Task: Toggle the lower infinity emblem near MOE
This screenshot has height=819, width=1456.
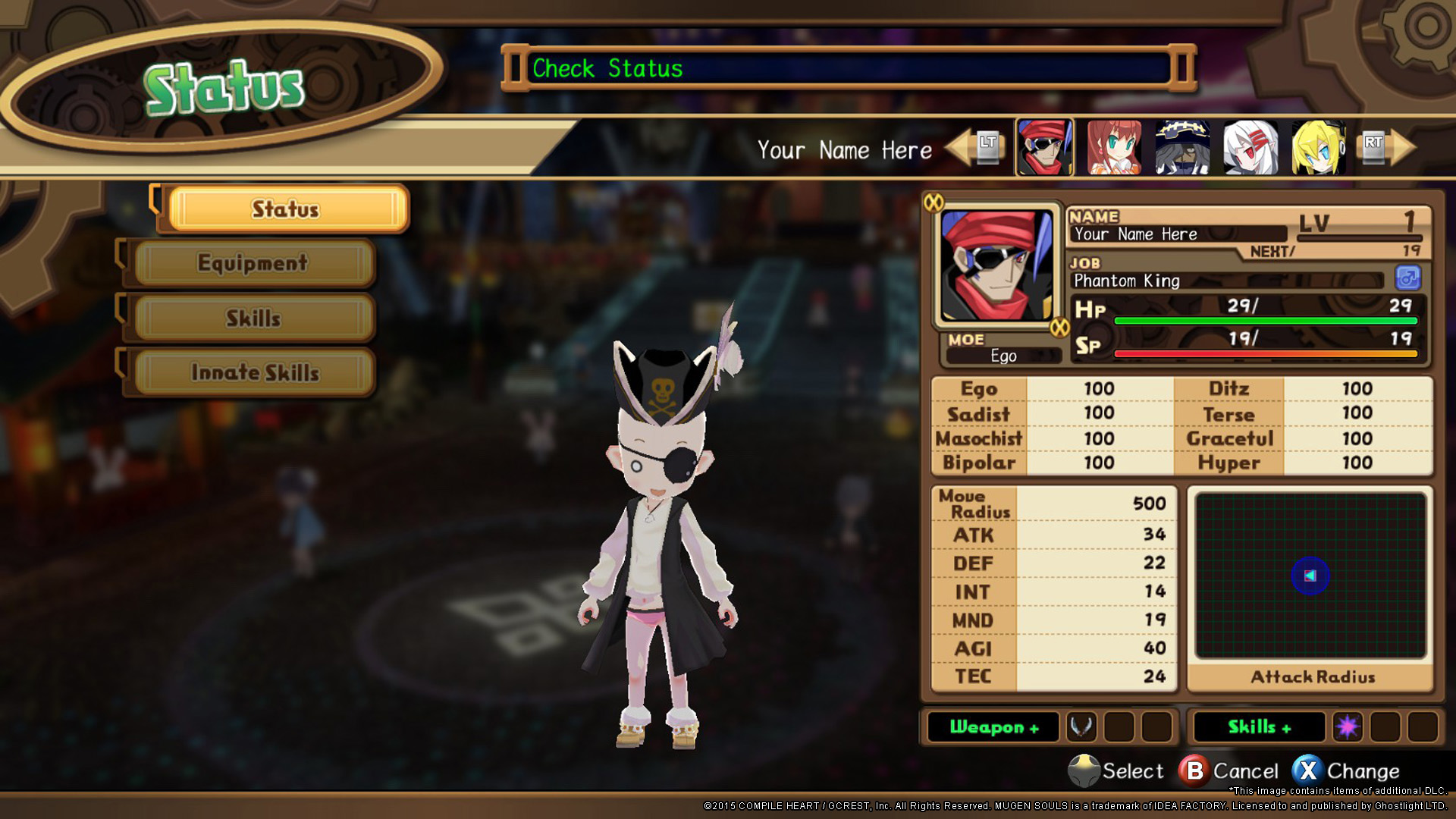Action: 1061,326
